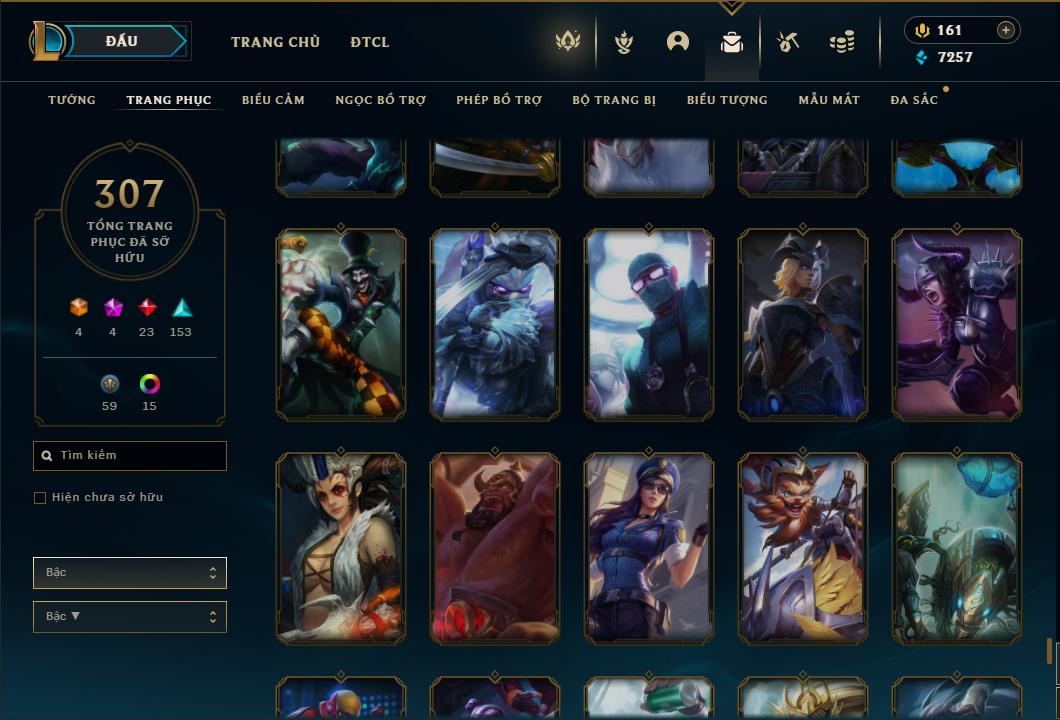Image resolution: width=1060 pixels, height=720 pixels.
Task: Open the ĐTCL game mode page
Action: pos(370,42)
